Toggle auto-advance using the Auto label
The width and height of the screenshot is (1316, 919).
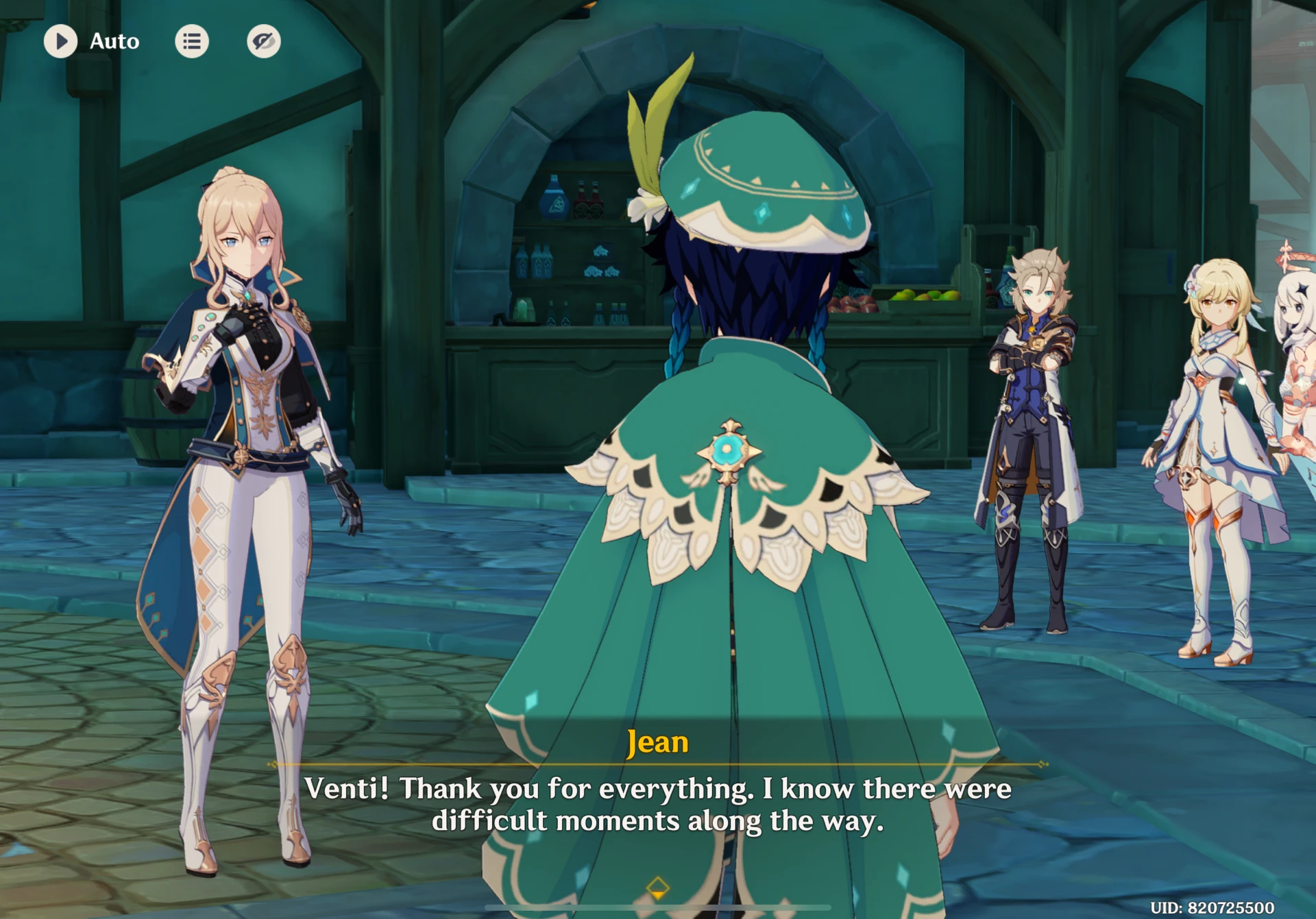pyautogui.click(x=114, y=41)
